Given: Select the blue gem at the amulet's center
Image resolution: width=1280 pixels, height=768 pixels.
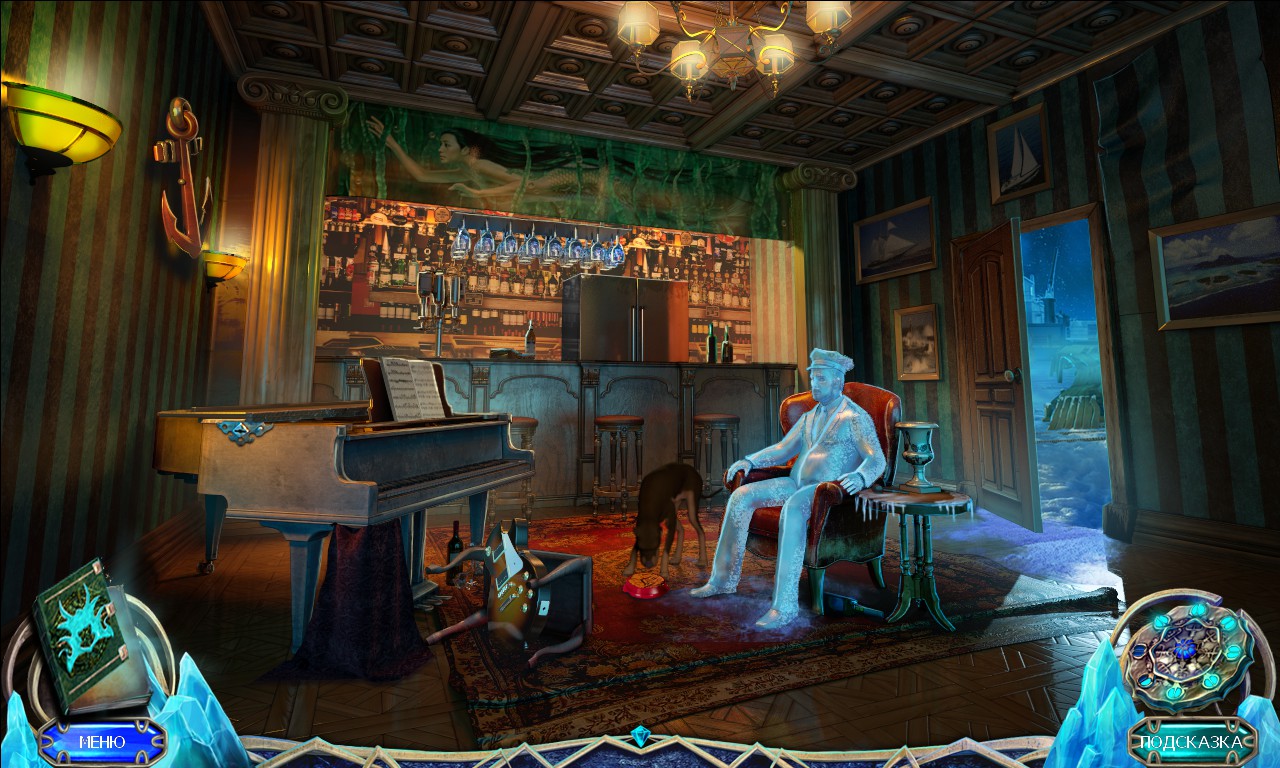Looking at the screenshot, I should (1185, 650).
